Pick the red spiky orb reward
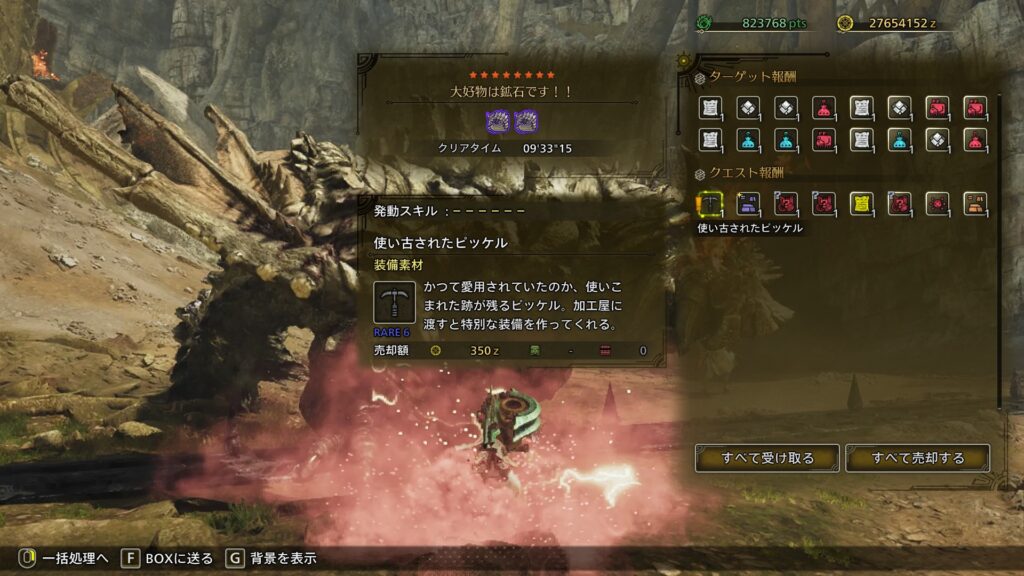The height and width of the screenshot is (576, 1024). point(937,204)
